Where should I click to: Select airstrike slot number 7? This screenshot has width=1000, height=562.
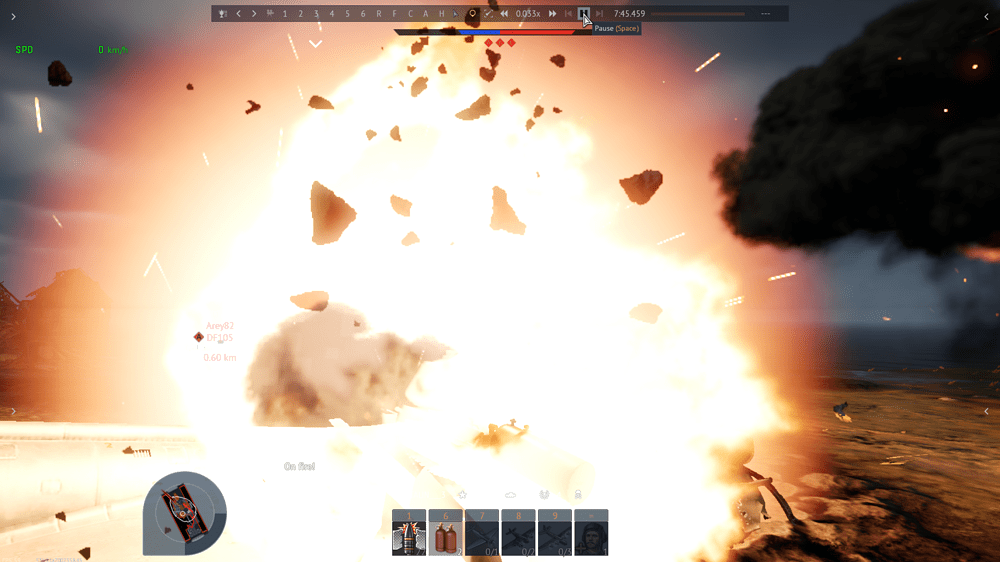pyautogui.click(x=482, y=533)
